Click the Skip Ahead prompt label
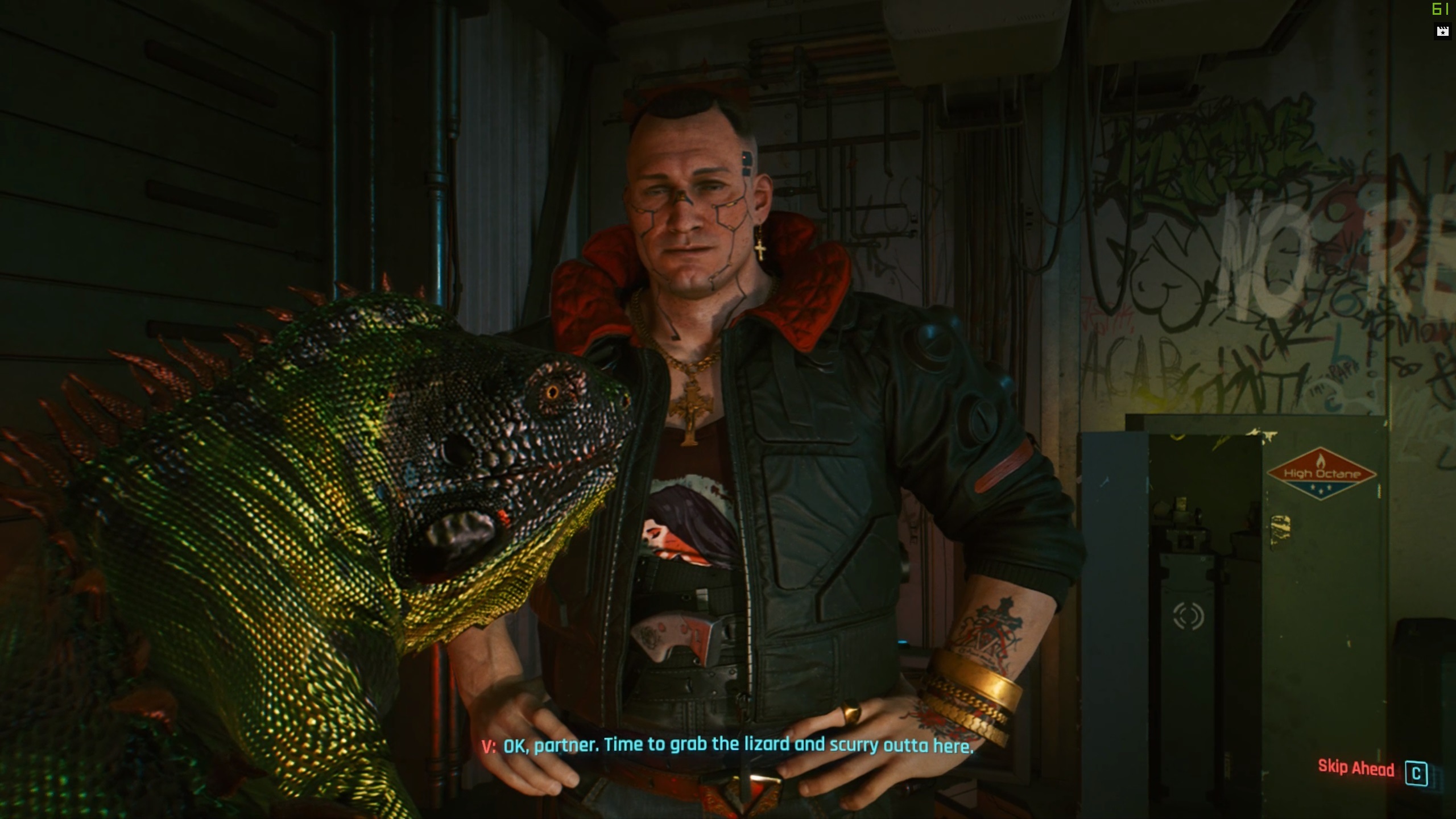The width and height of the screenshot is (1456, 819). (x=1356, y=769)
